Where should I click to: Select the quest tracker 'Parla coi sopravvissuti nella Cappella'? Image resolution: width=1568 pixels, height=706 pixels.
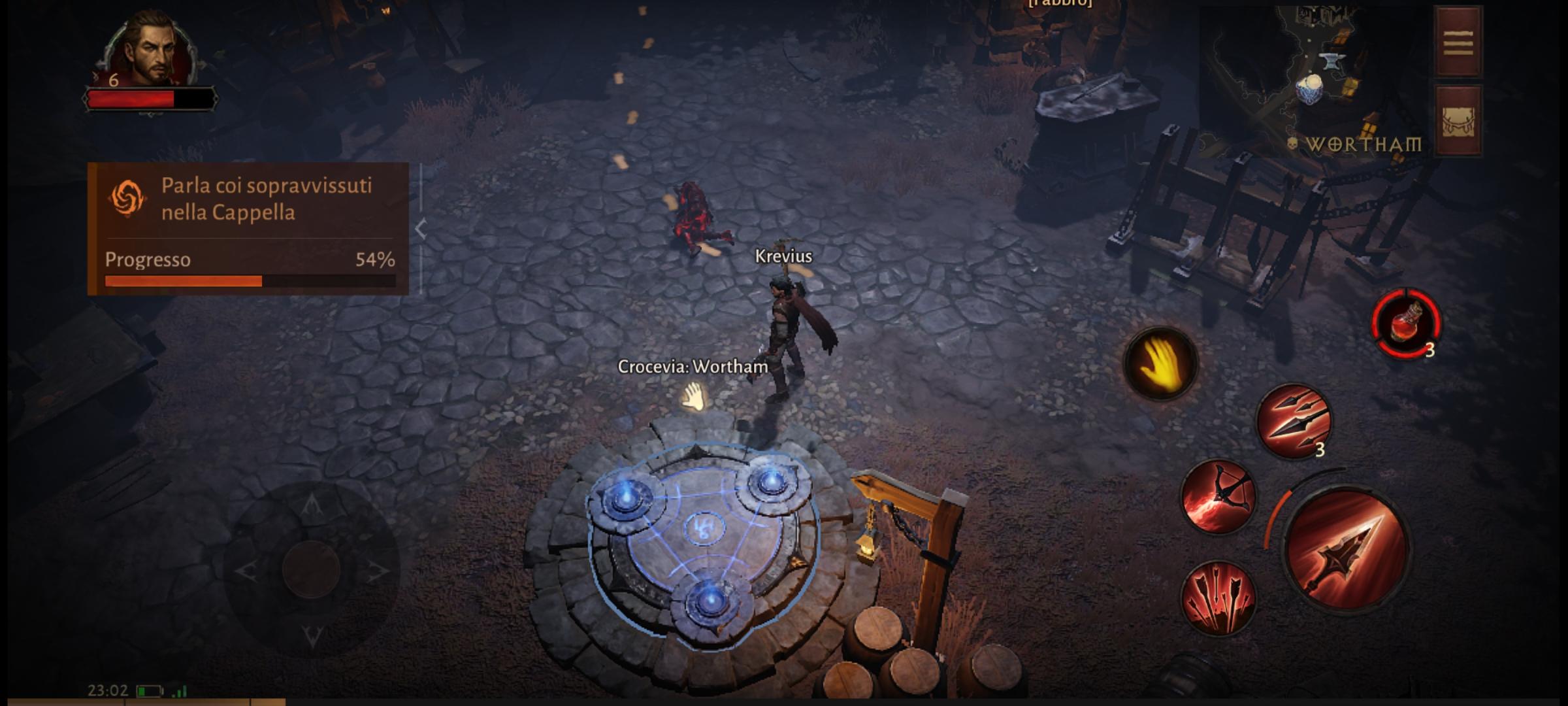[248, 199]
